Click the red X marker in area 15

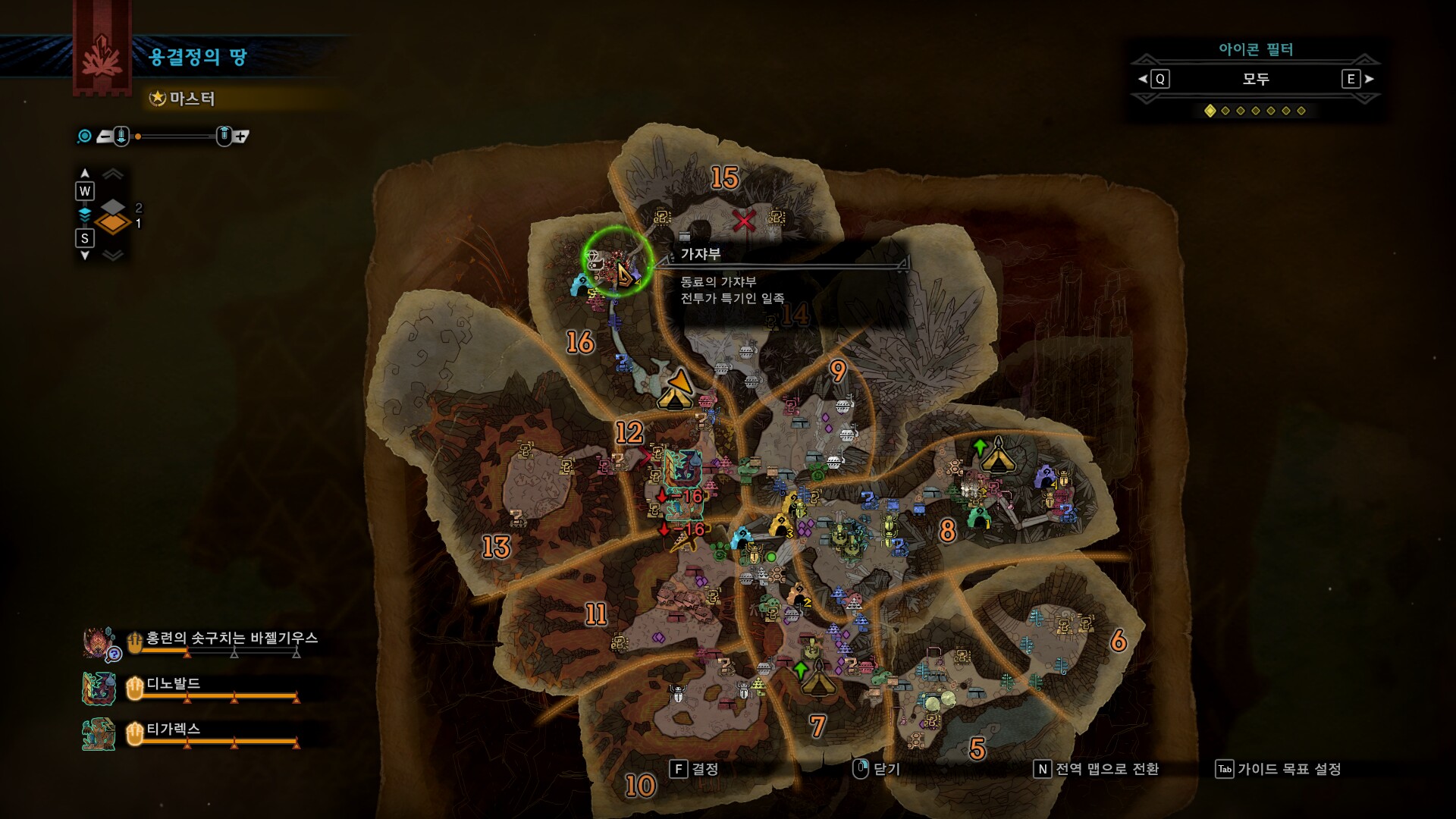[x=744, y=221]
